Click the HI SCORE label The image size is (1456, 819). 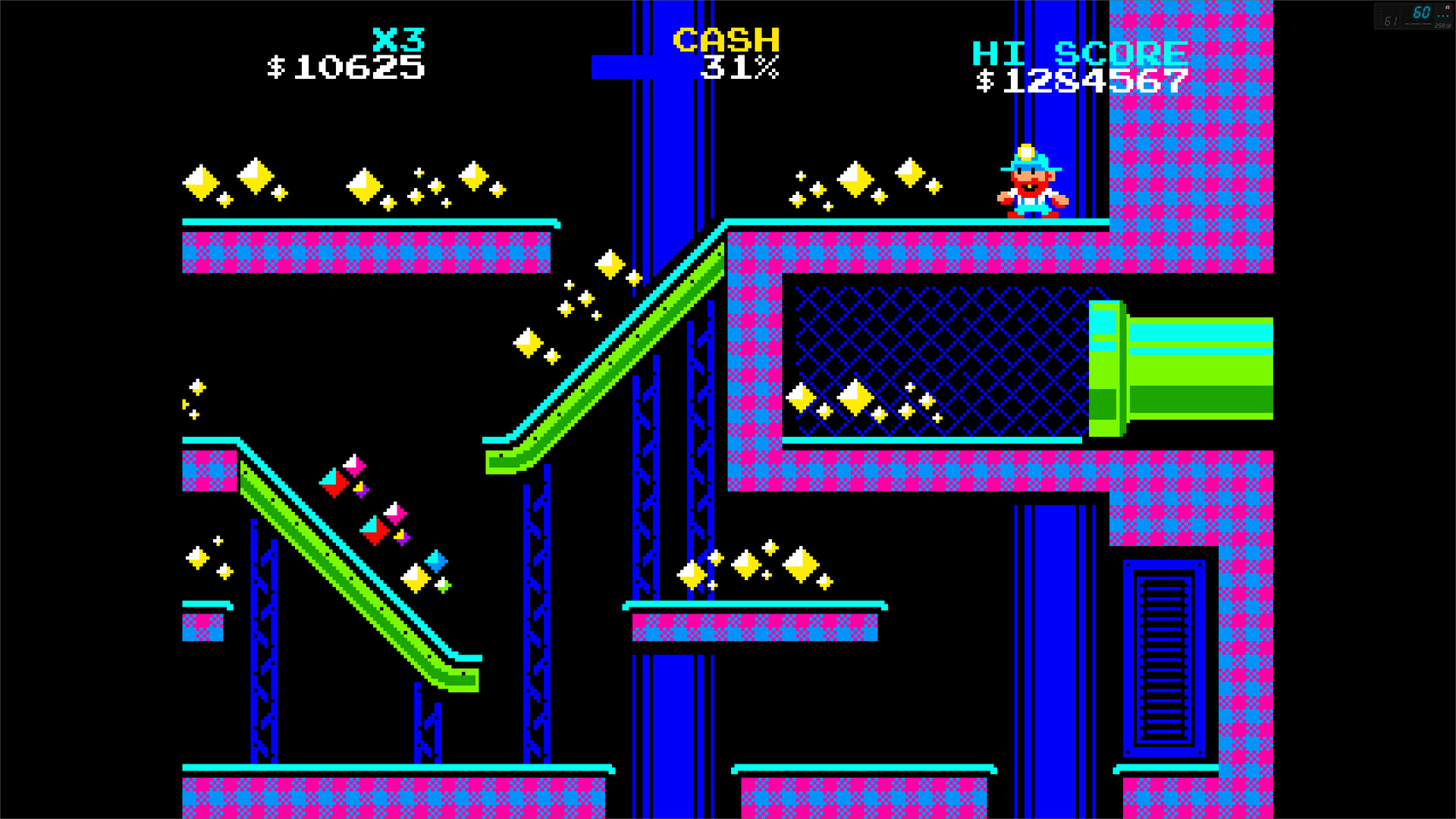tap(1080, 53)
